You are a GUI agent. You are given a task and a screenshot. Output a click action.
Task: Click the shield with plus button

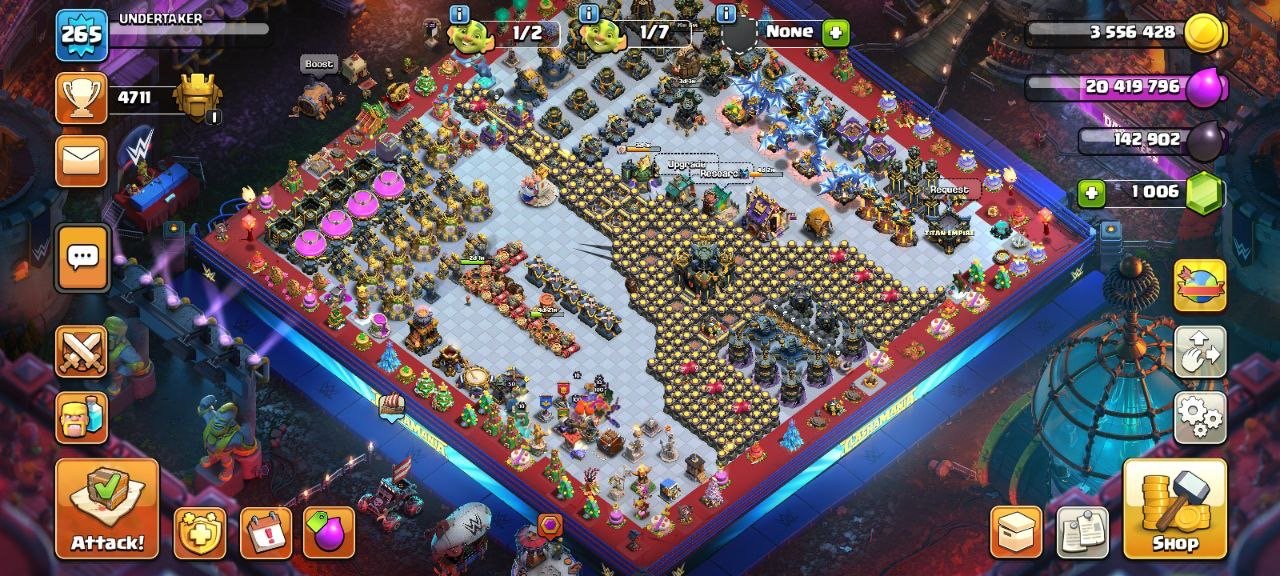coord(200,532)
